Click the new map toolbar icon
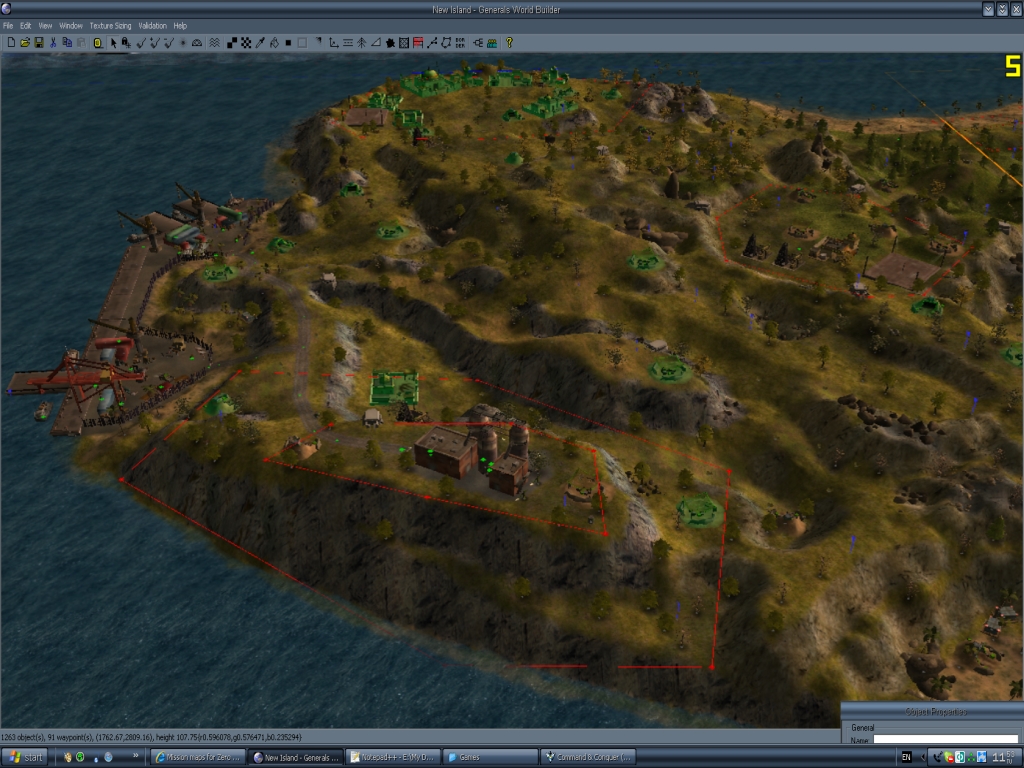This screenshot has width=1024, height=768. point(11,43)
